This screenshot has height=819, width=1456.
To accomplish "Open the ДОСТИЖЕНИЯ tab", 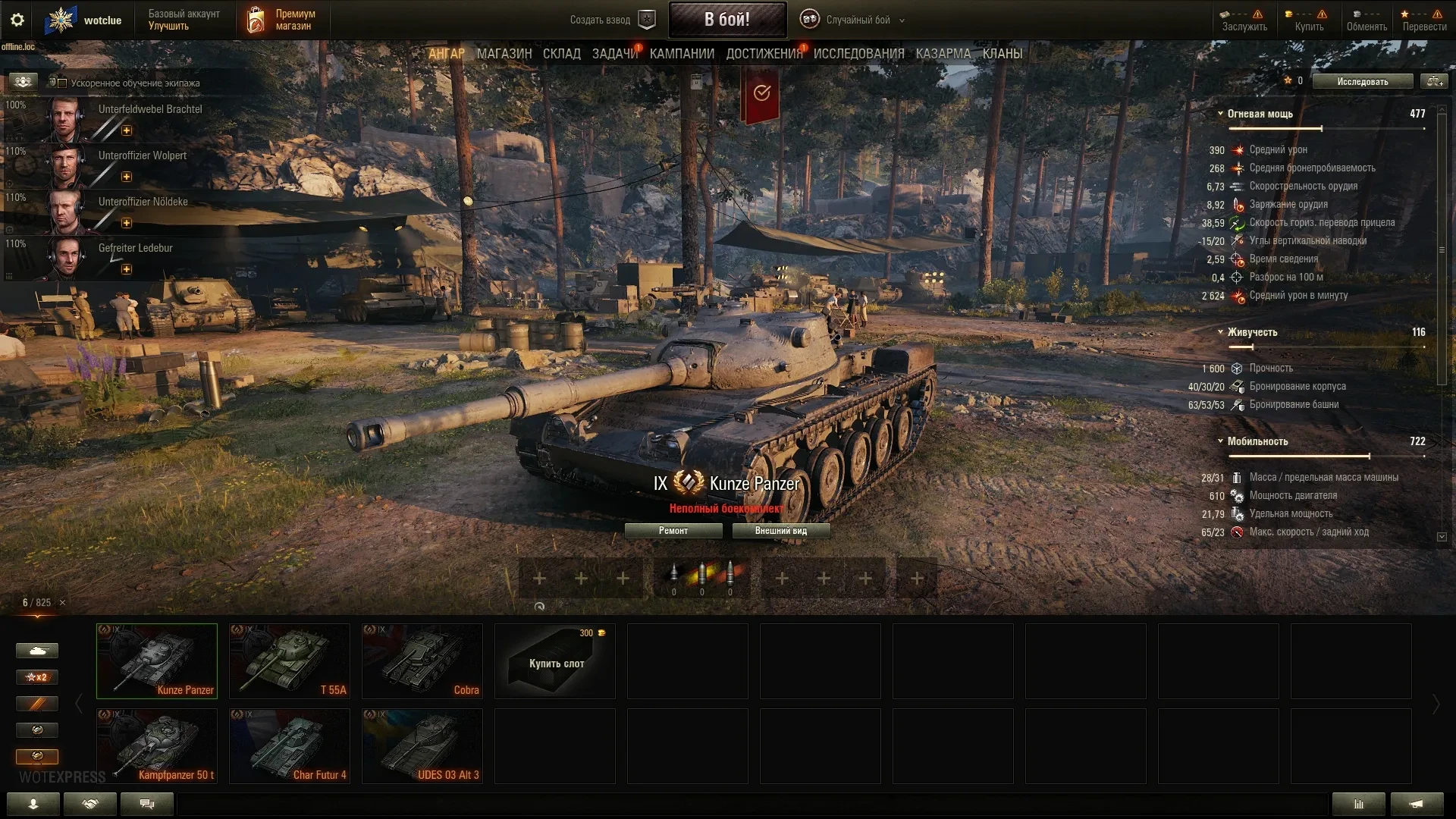I will coord(764,54).
